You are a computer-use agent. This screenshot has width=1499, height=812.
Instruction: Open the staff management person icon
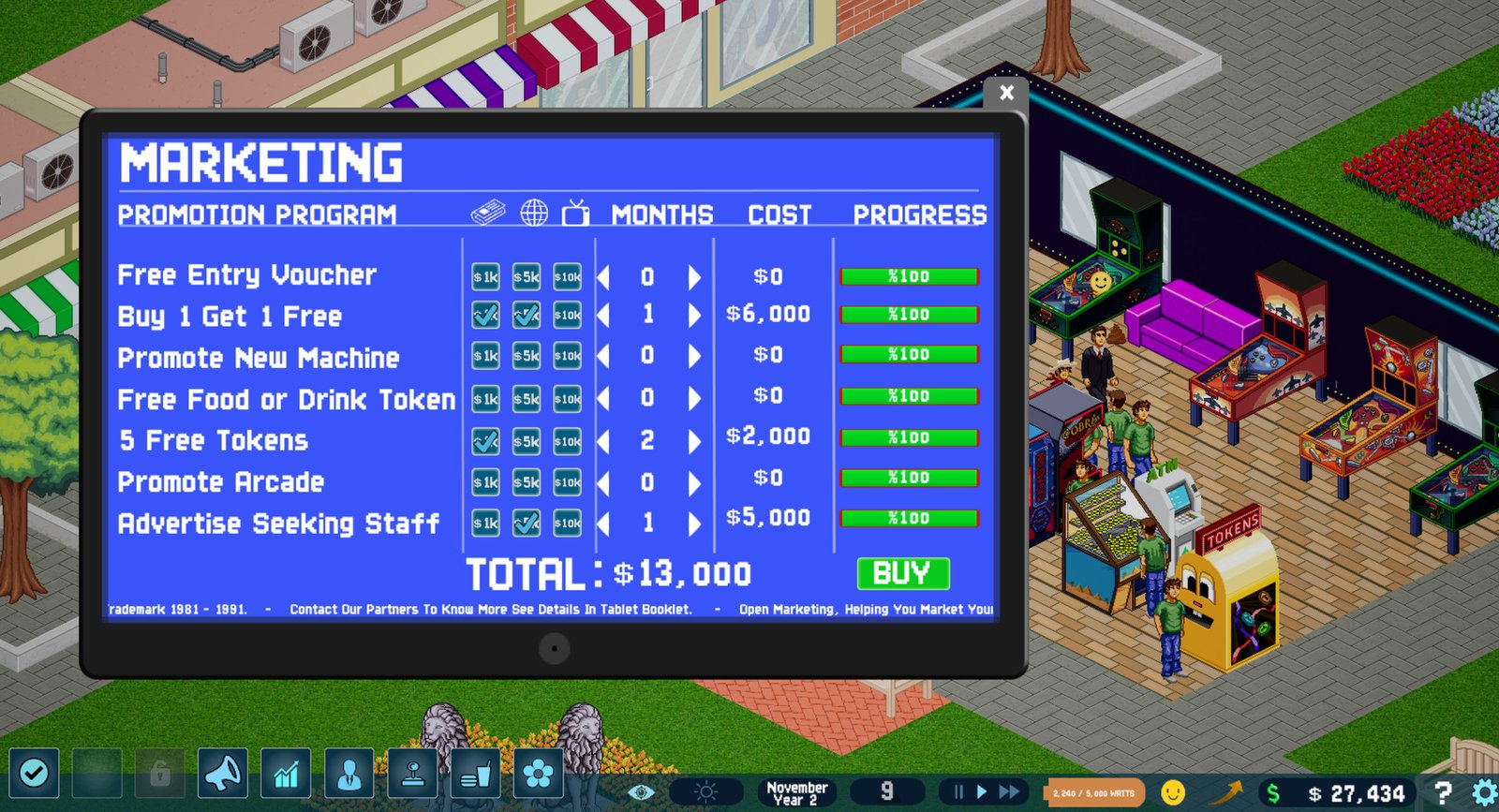coord(349,775)
